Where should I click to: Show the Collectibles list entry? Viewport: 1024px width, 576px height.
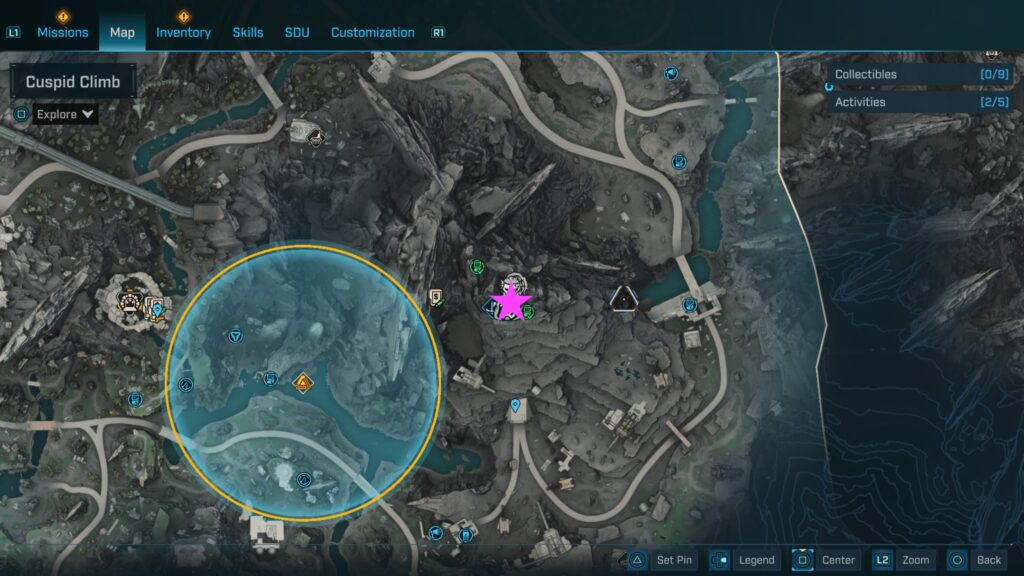point(922,74)
